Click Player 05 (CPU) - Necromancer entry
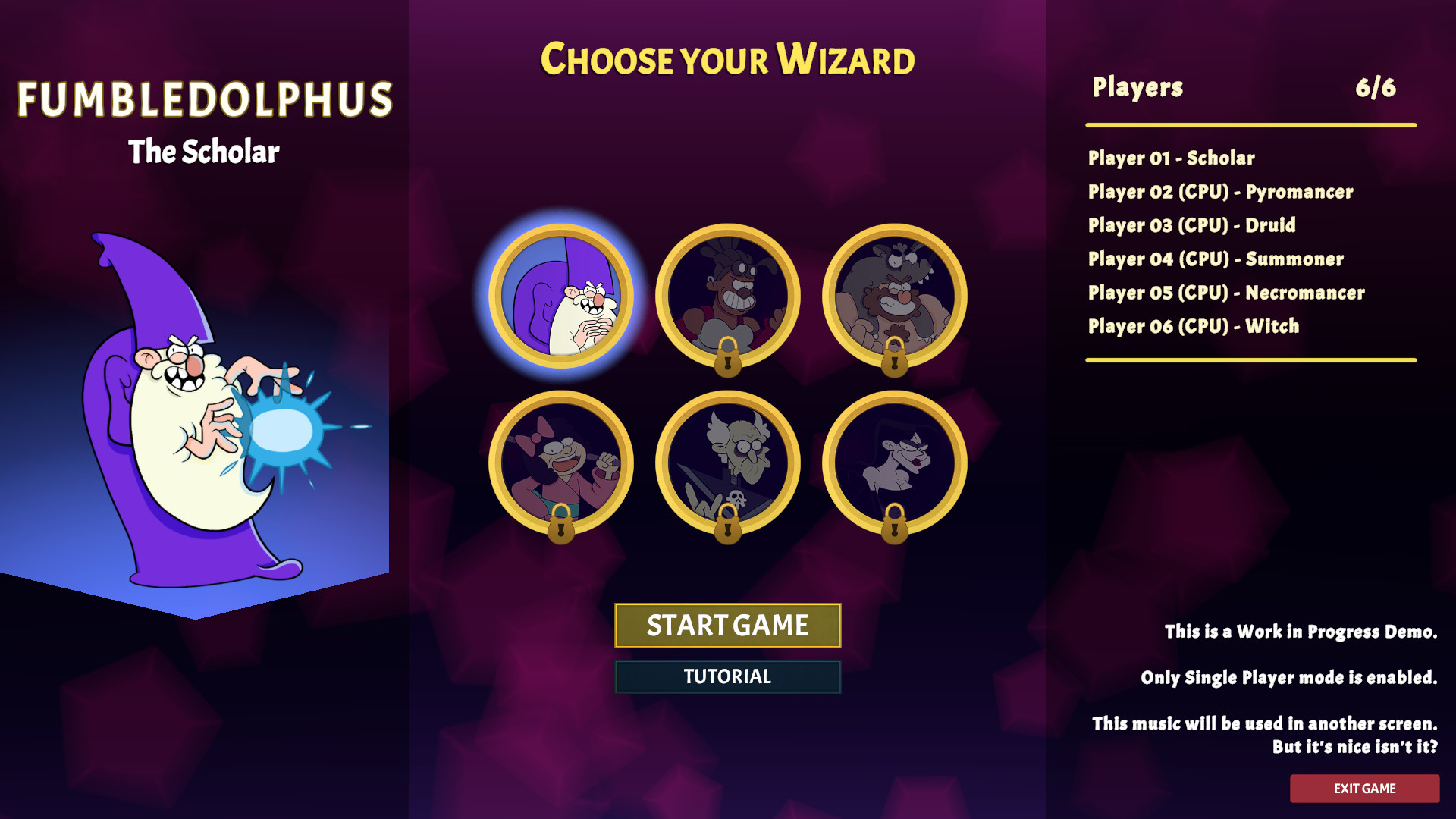 (1226, 293)
